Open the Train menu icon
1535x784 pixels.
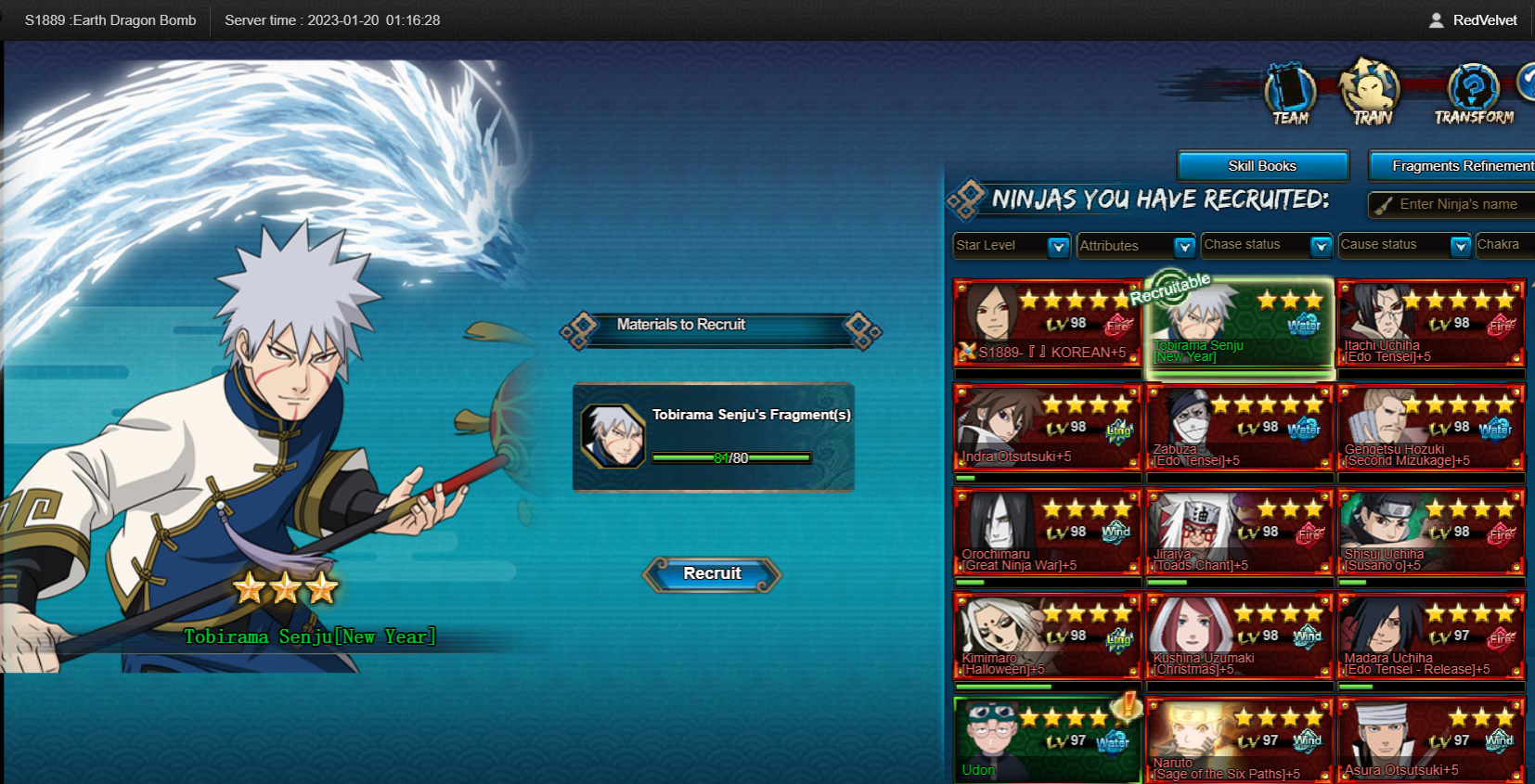pos(1371,94)
